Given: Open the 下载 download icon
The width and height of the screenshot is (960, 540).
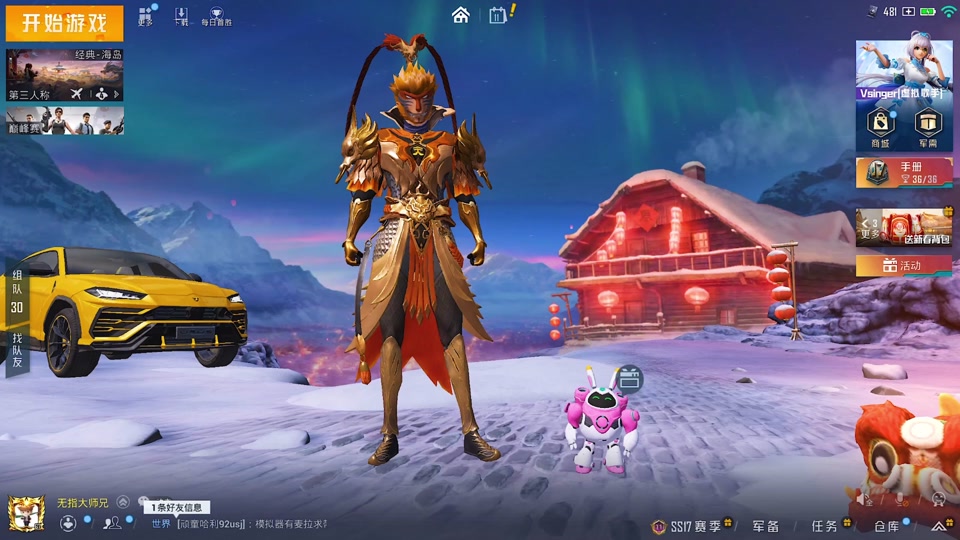Looking at the screenshot, I should pos(181,16).
